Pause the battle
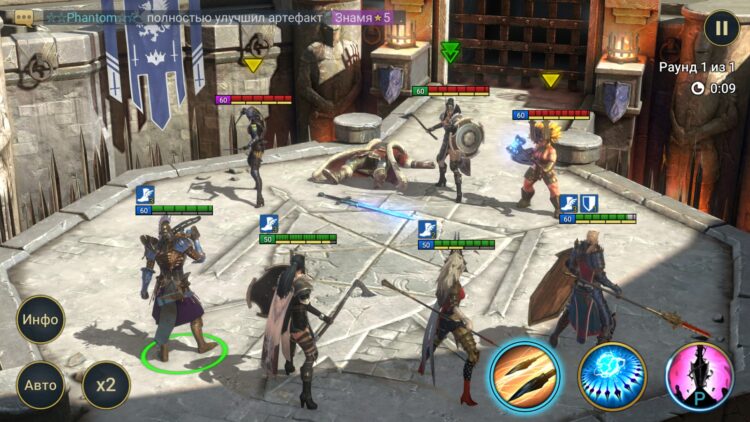750x422 pixels. tap(722, 28)
